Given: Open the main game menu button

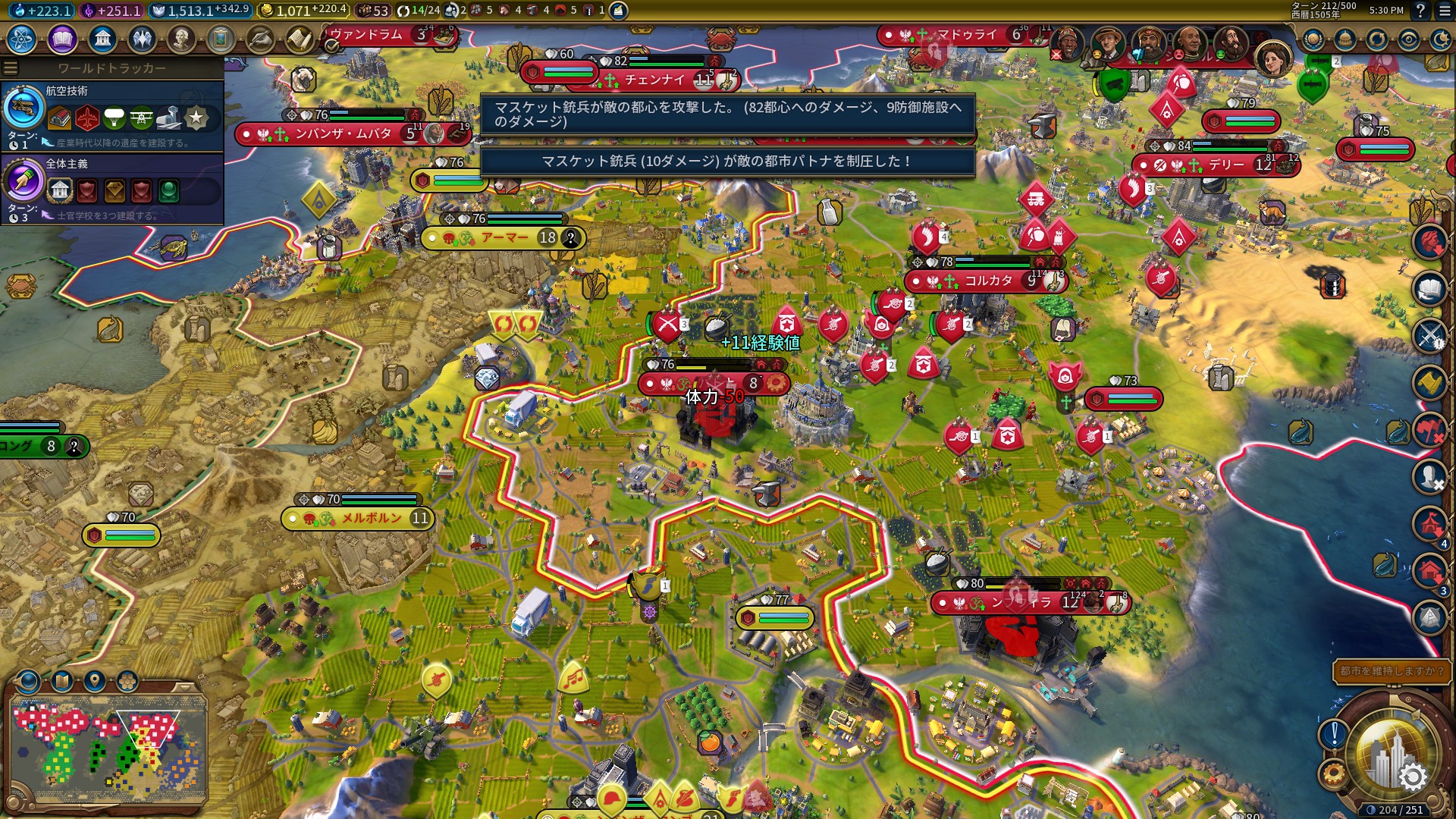Looking at the screenshot, I should coord(1444,11).
